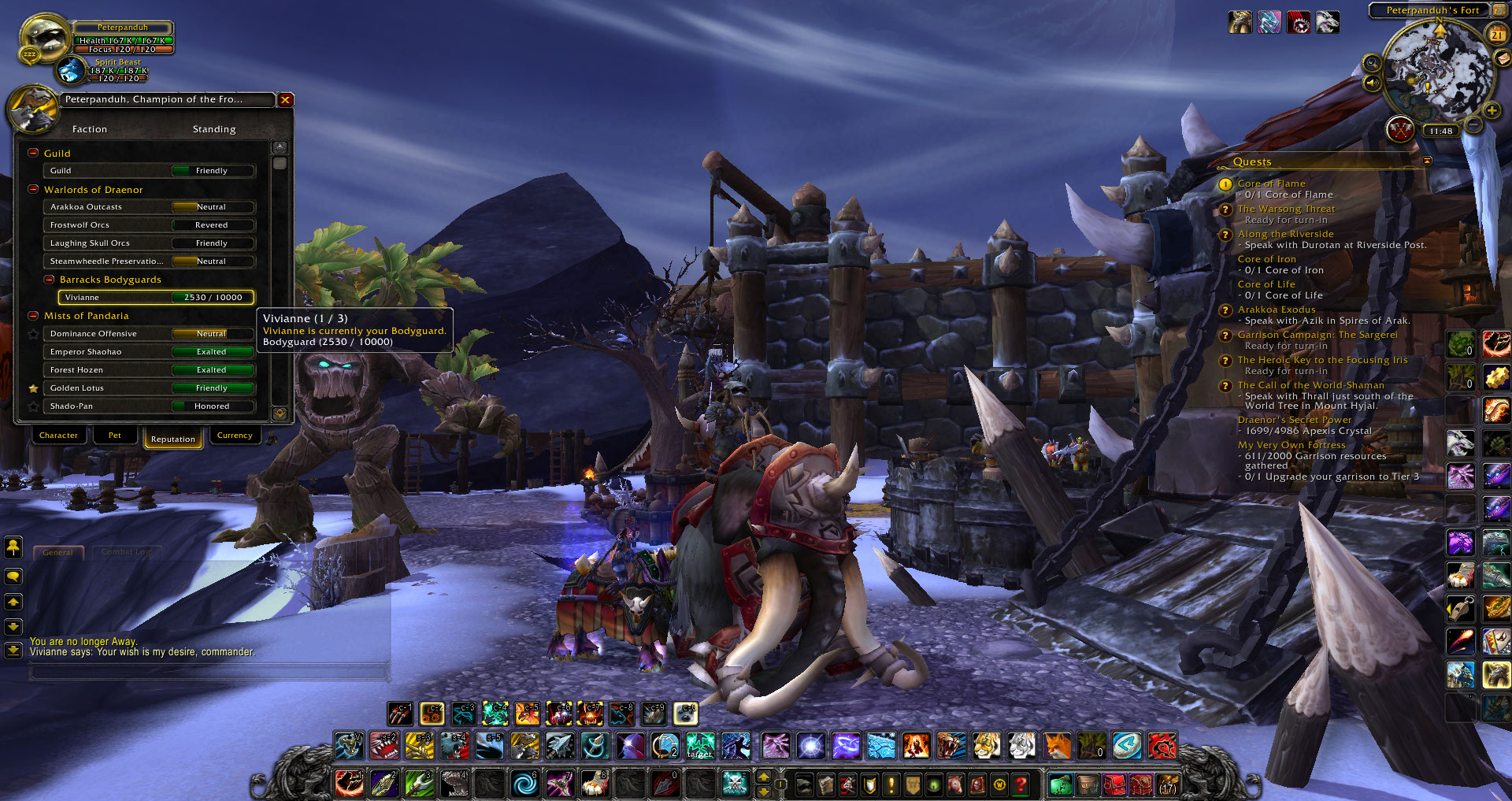
Task: Select the Vivianne bodyguard reputation row
Action: (x=156, y=298)
